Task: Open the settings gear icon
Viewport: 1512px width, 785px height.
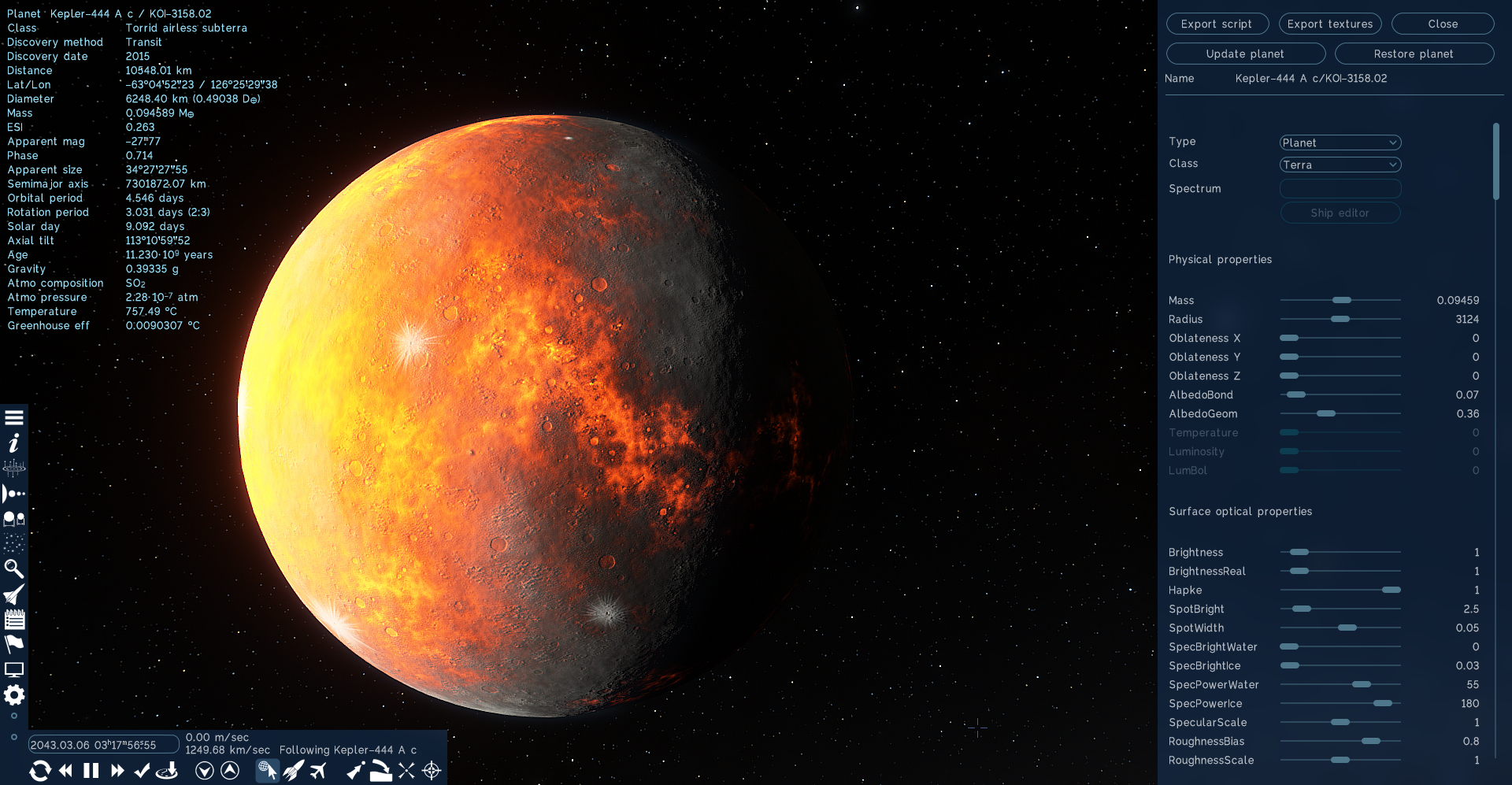Action: pos(13,695)
